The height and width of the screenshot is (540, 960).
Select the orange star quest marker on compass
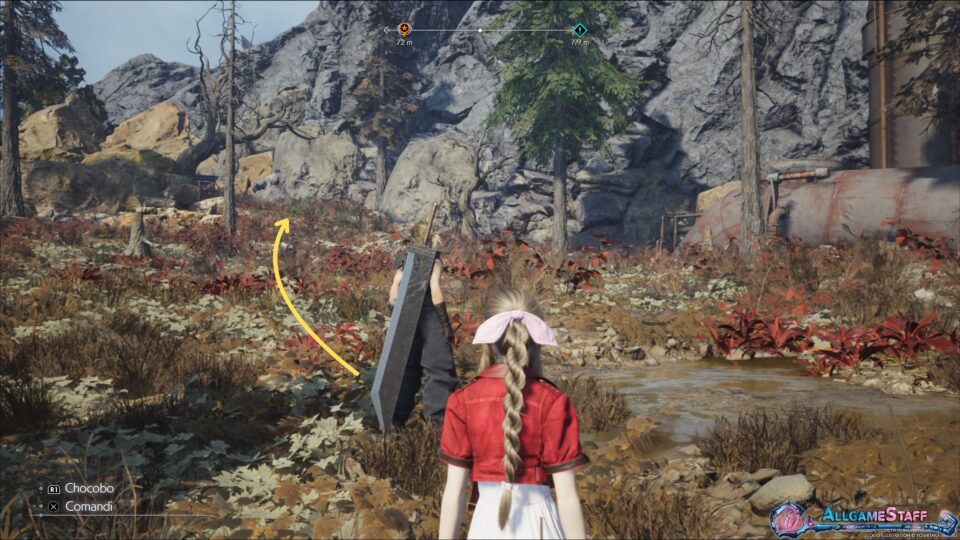pos(404,30)
